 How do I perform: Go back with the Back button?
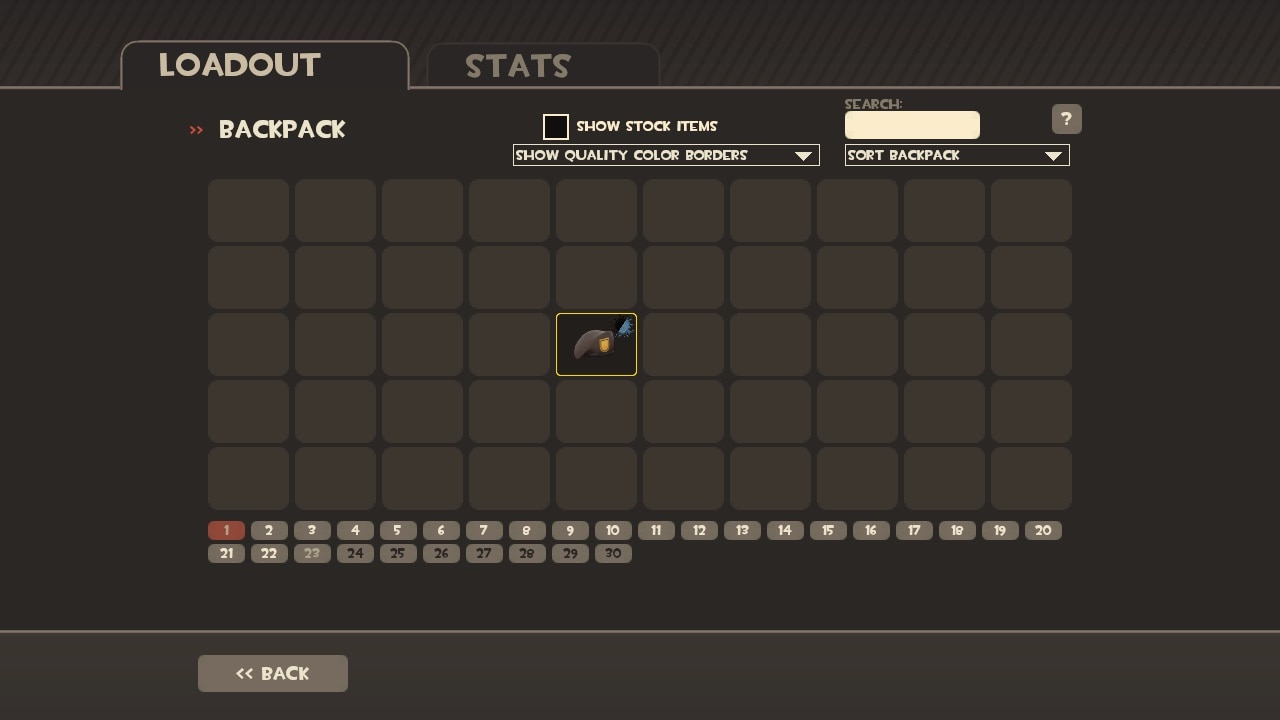(273, 674)
